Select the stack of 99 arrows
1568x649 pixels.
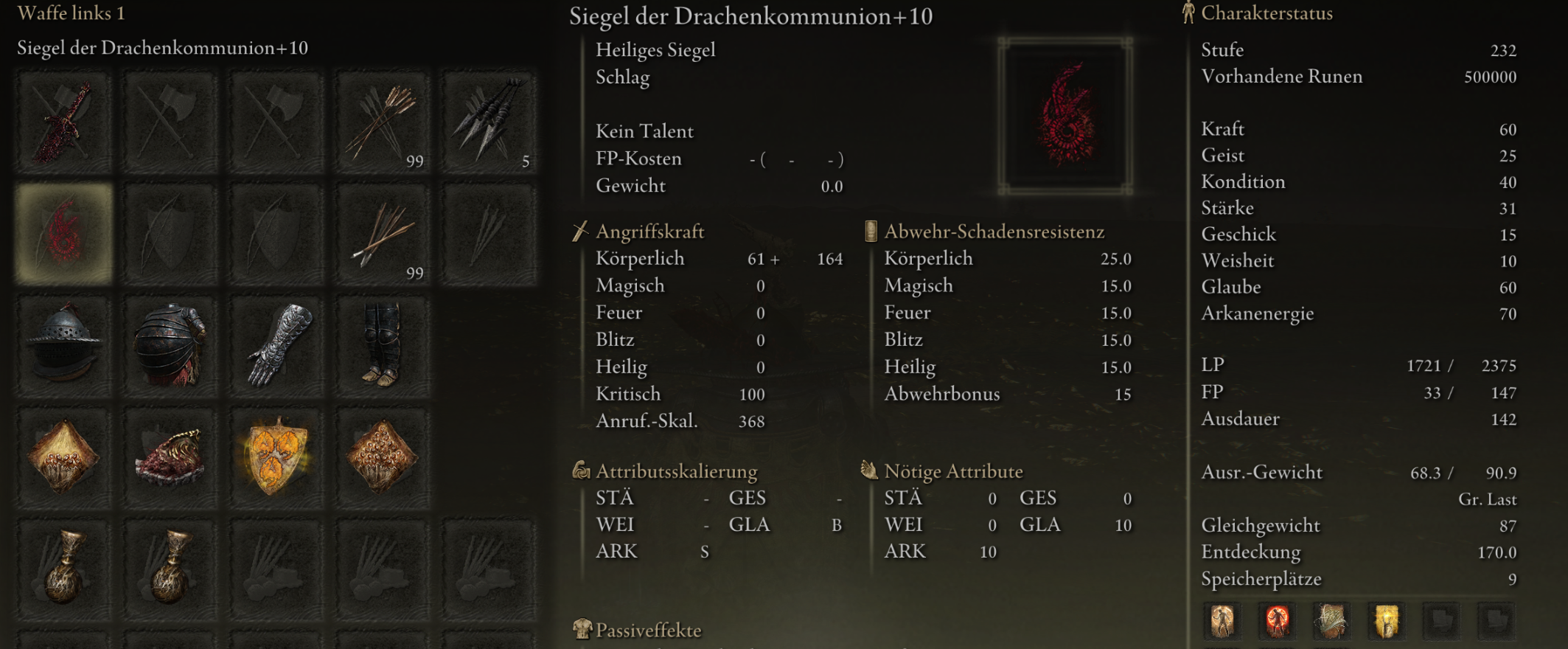tap(383, 122)
